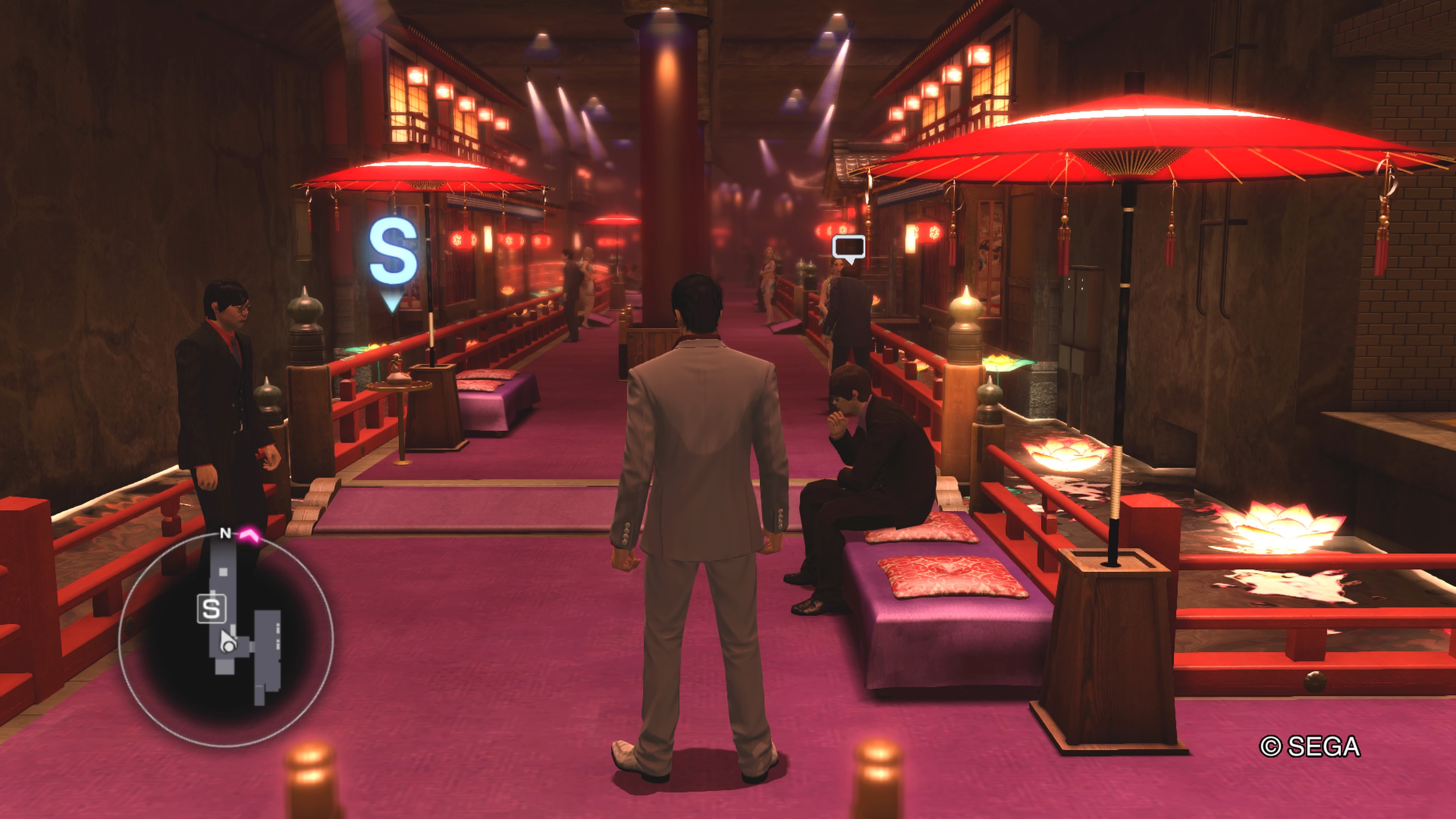
Task: Click the circular minimap
Action: click(226, 639)
